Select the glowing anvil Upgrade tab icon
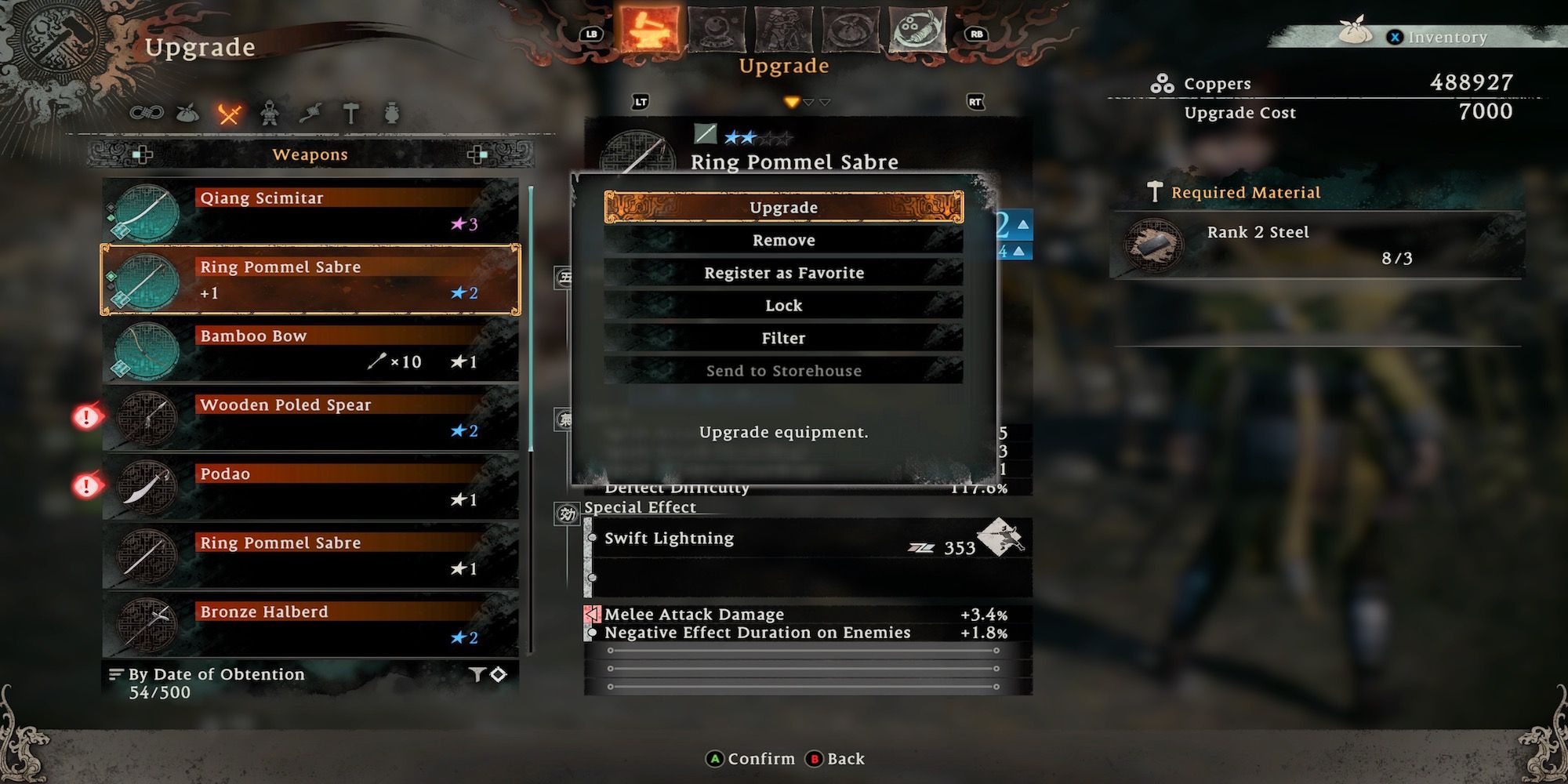The height and width of the screenshot is (784, 1568). pyautogui.click(x=648, y=27)
